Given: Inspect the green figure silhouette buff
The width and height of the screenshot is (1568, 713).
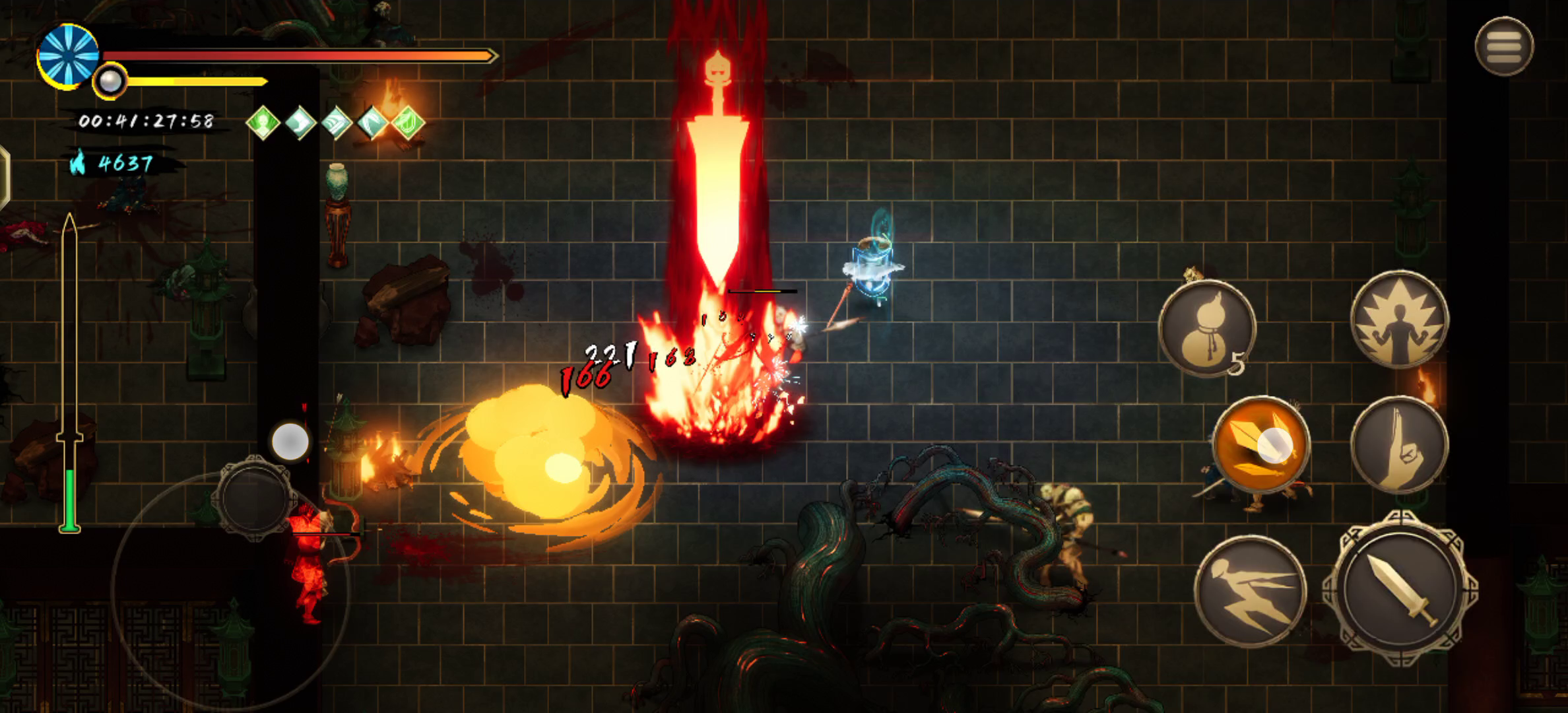Looking at the screenshot, I should [263, 123].
